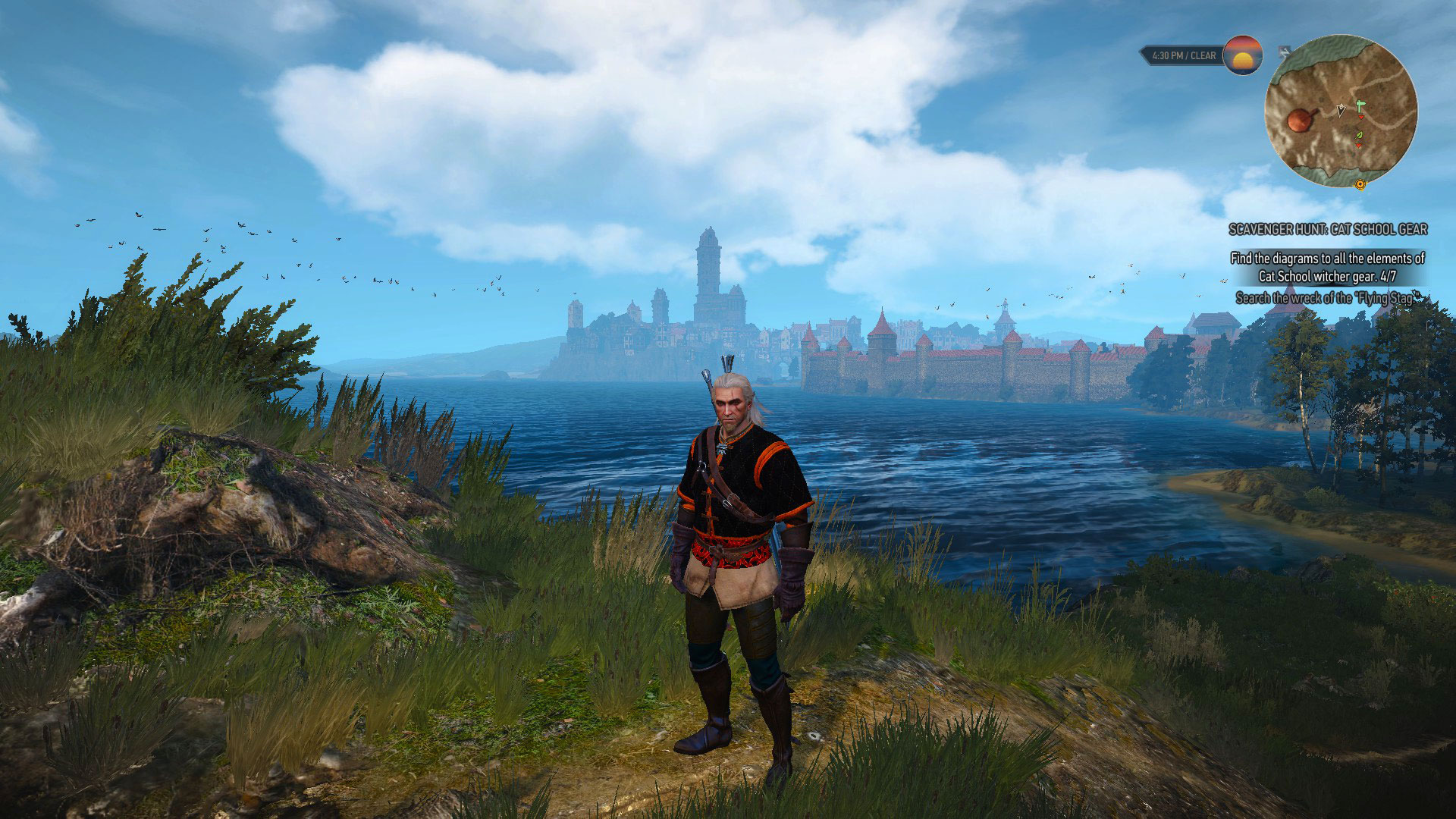This screenshot has height=819, width=1456.
Task: Open the Scavenger Hunt: Cat School Gear quest
Action: 1327,229
